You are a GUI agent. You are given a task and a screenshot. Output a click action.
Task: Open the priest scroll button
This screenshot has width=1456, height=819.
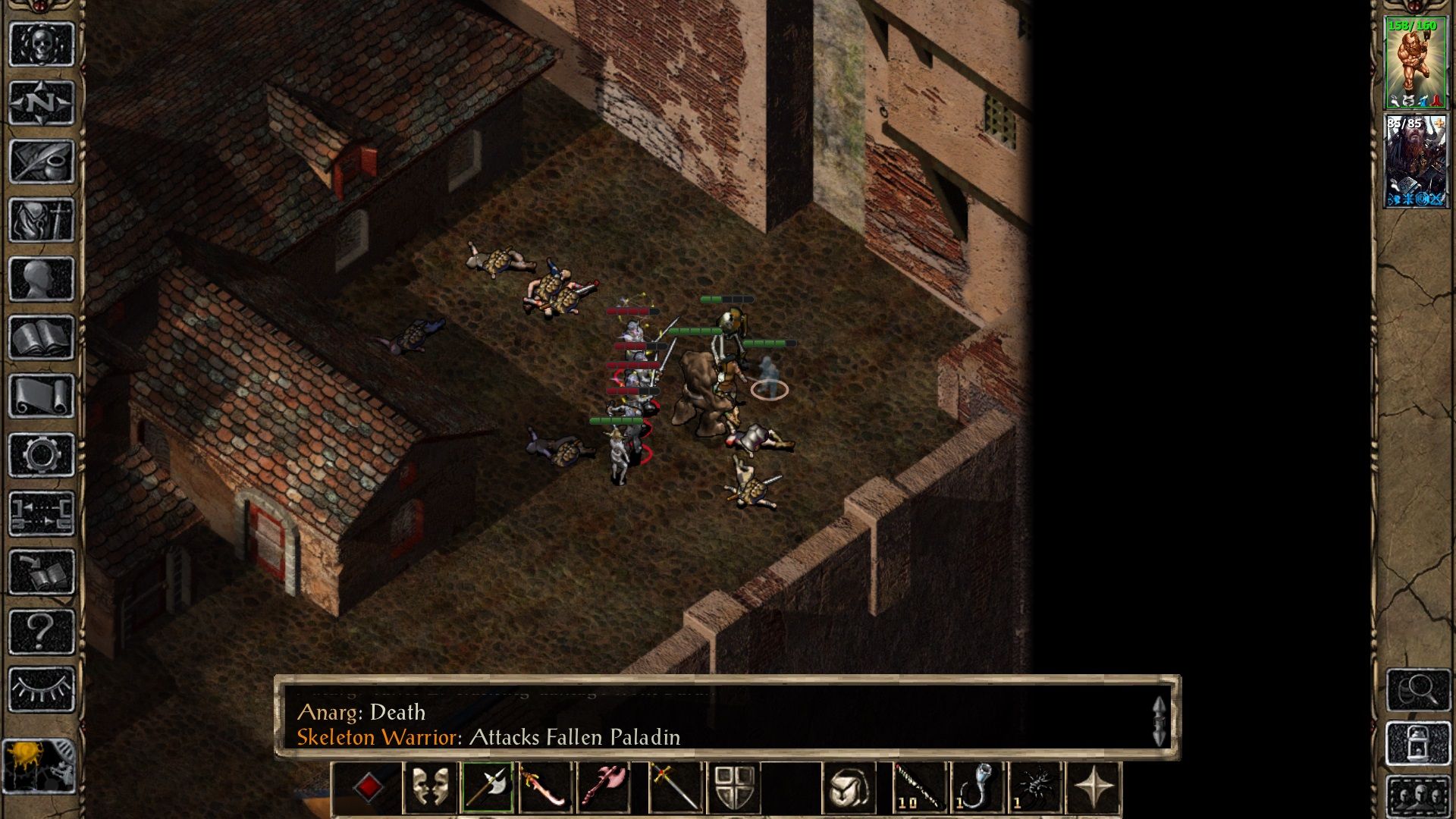coord(42,396)
